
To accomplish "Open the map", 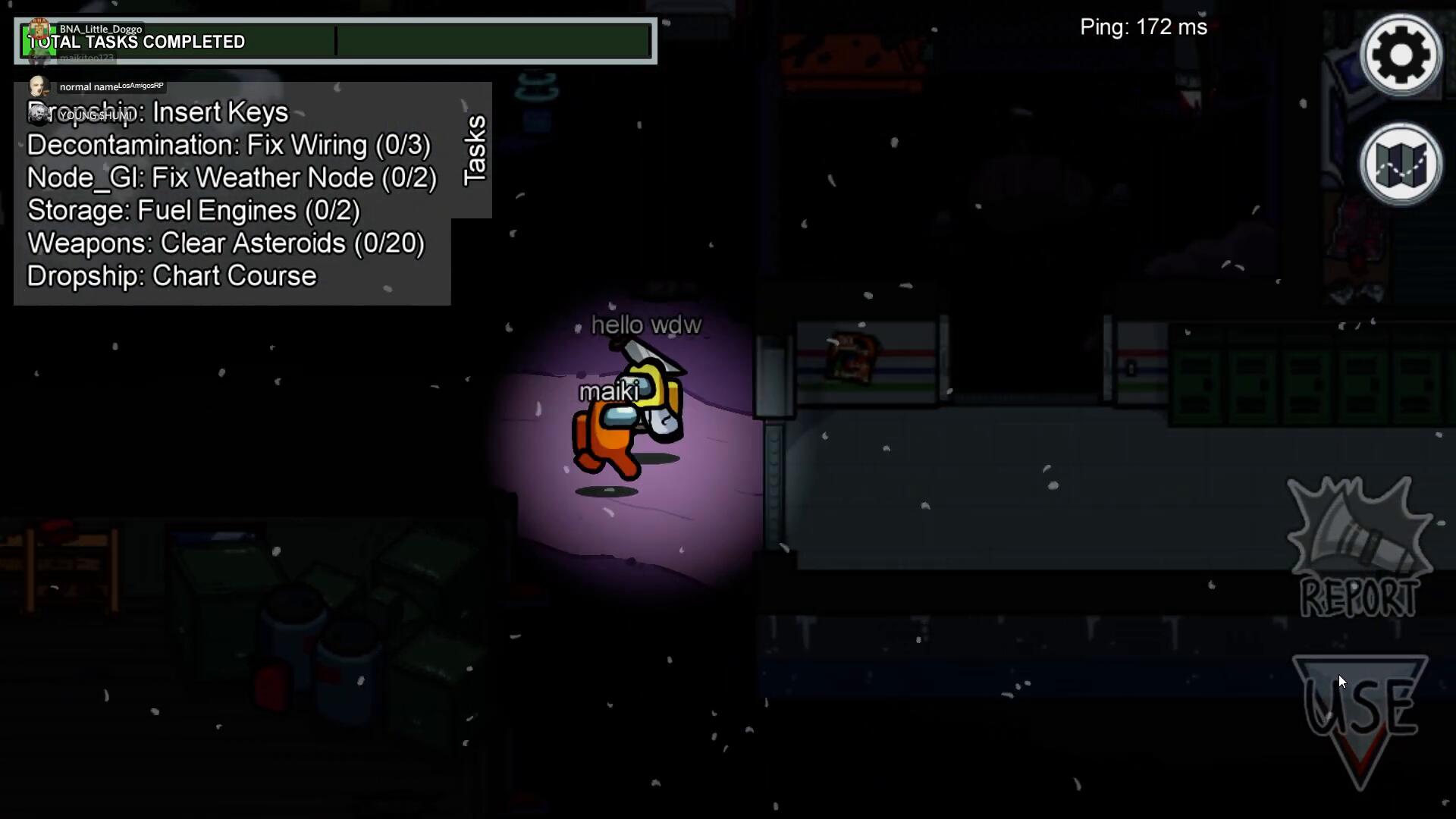I will (x=1401, y=165).
